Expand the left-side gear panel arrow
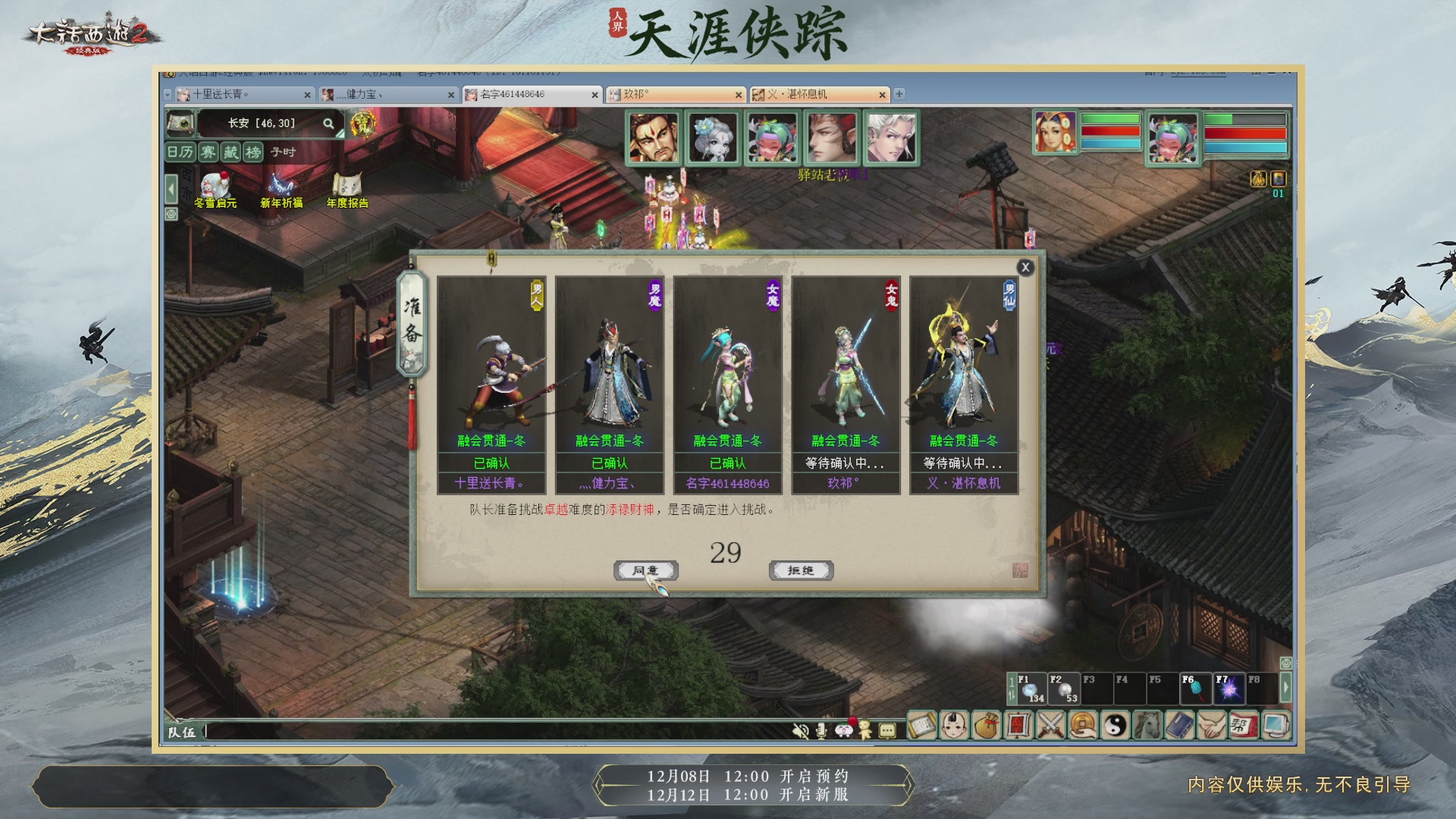 [x=171, y=214]
